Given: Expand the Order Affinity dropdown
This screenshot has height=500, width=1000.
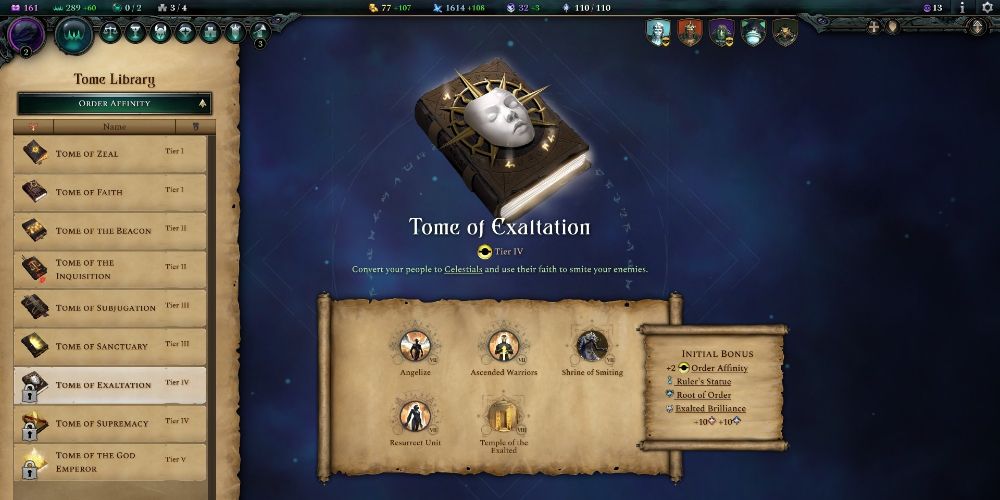Looking at the screenshot, I should [114, 103].
